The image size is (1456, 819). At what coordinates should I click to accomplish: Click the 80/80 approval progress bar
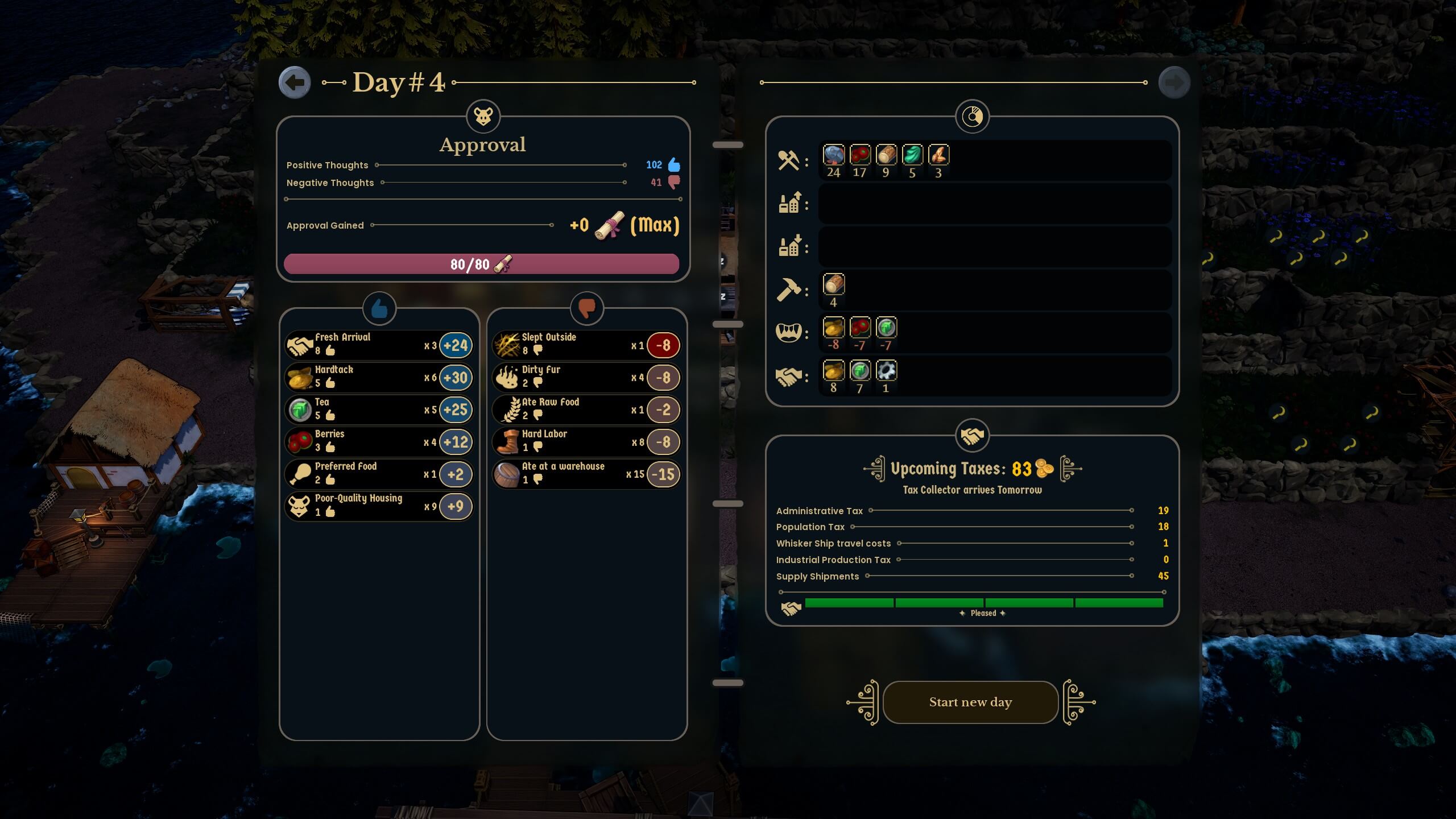[x=482, y=263]
